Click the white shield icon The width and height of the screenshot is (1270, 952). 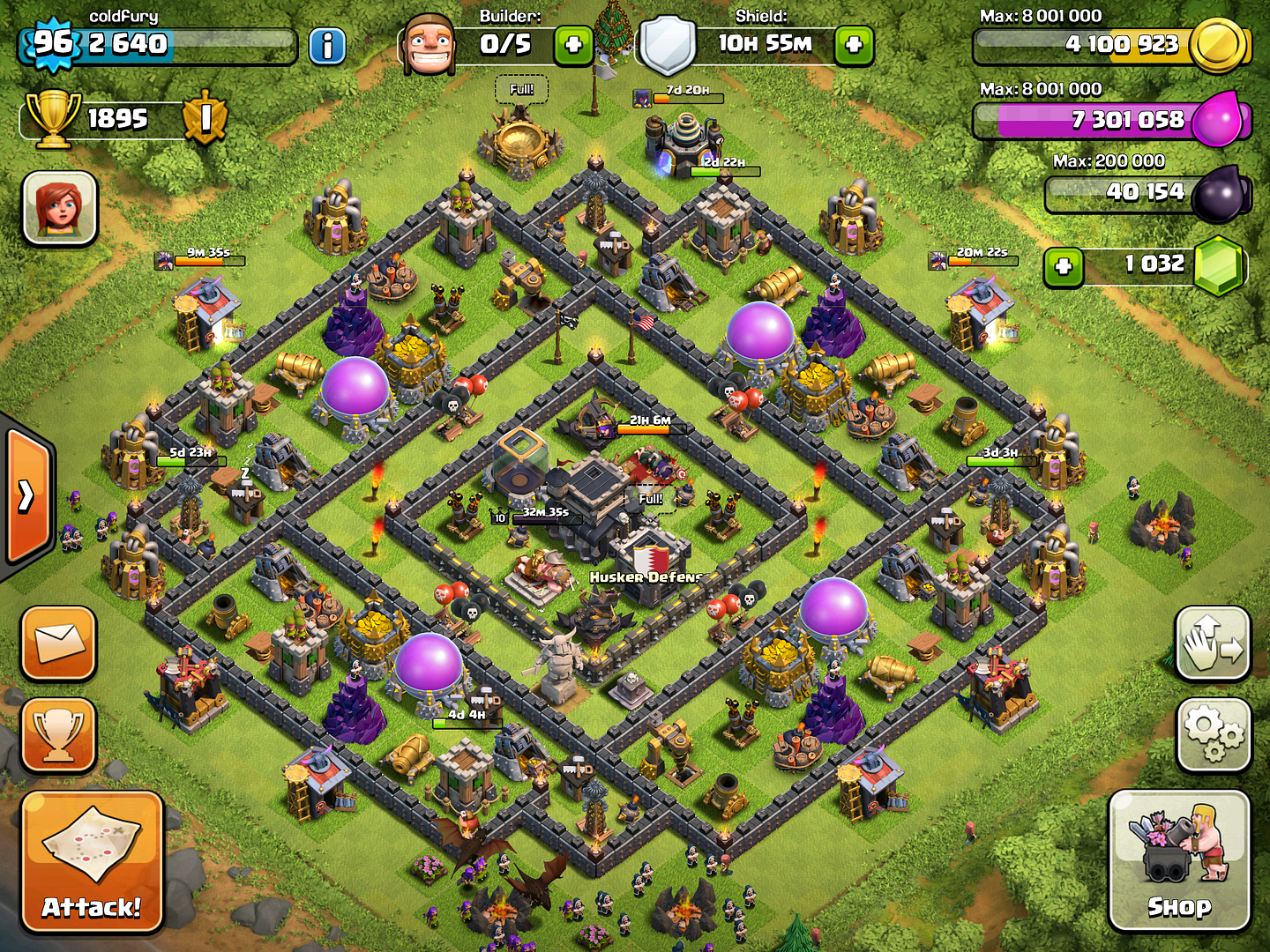[x=668, y=44]
